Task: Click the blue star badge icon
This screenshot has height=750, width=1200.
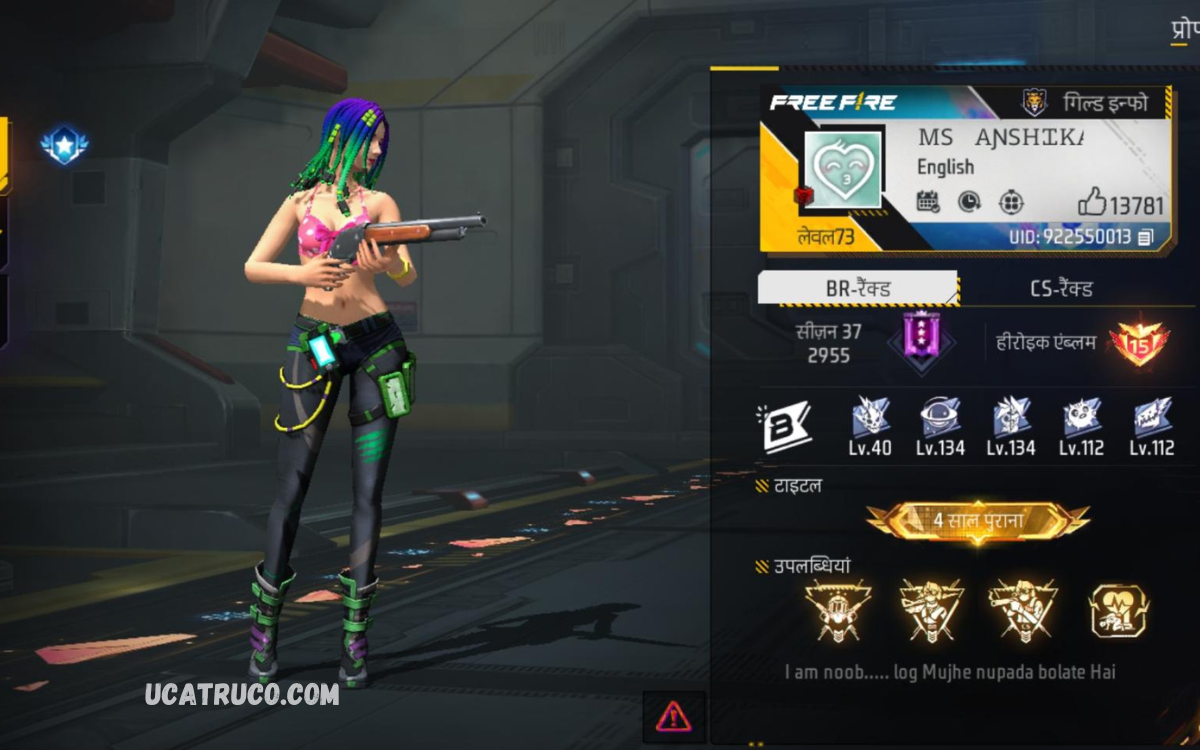Action: [65, 146]
